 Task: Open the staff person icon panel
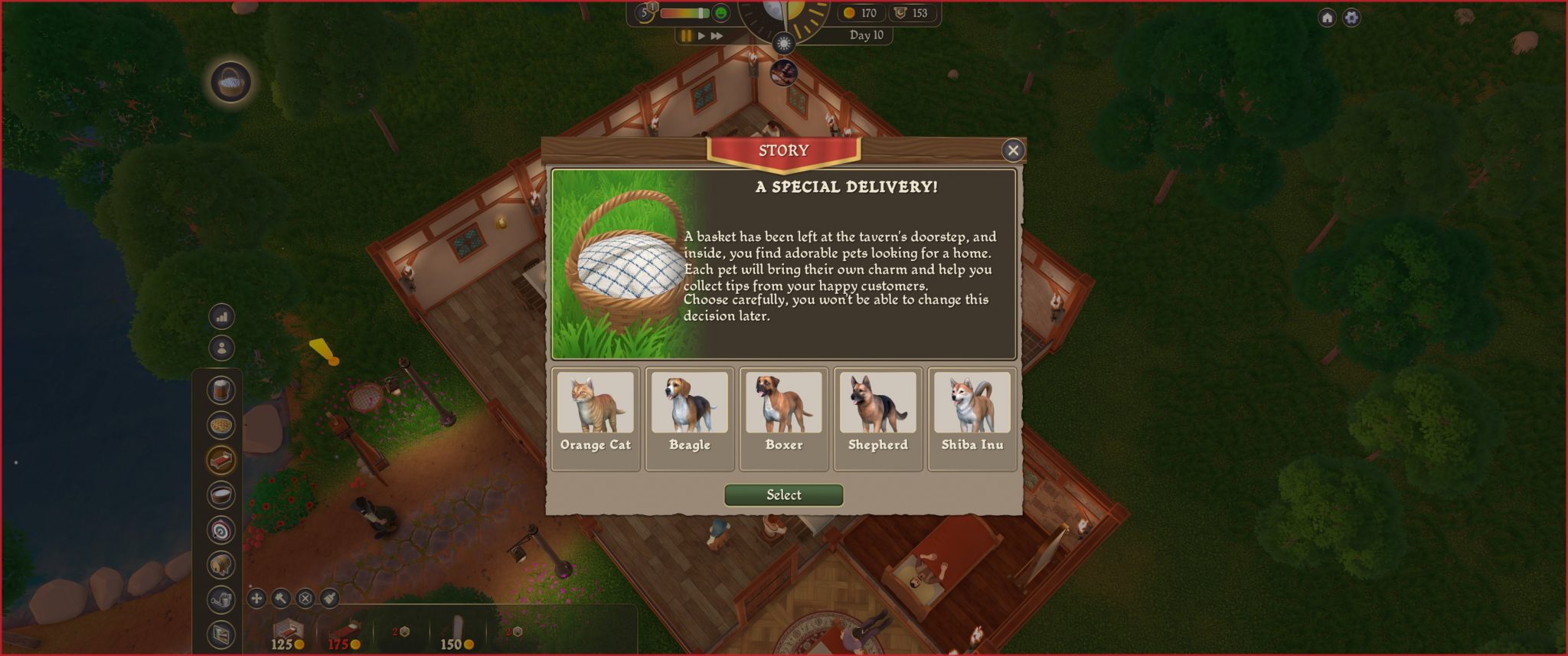(x=221, y=348)
